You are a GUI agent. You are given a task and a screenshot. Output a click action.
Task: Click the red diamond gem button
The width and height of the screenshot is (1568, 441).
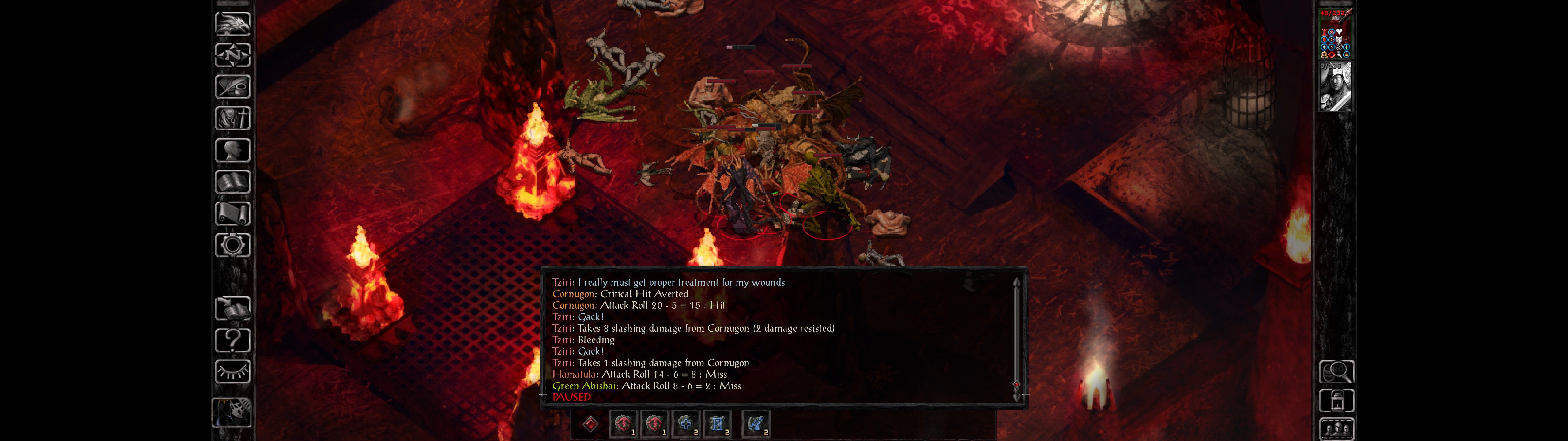point(590,424)
